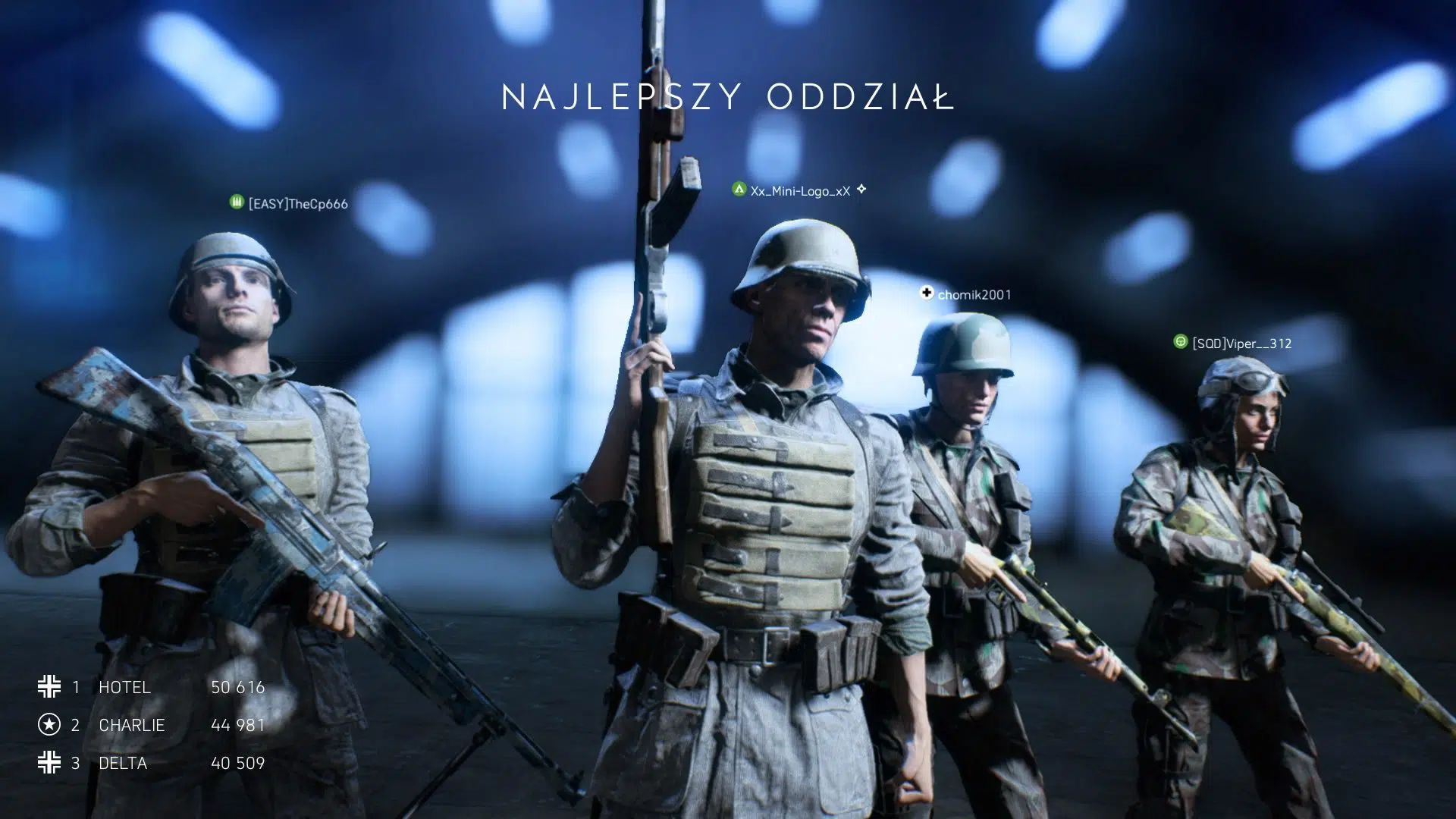Open player profile of chomik2001
The height and width of the screenshot is (819, 1456).
coord(977,294)
